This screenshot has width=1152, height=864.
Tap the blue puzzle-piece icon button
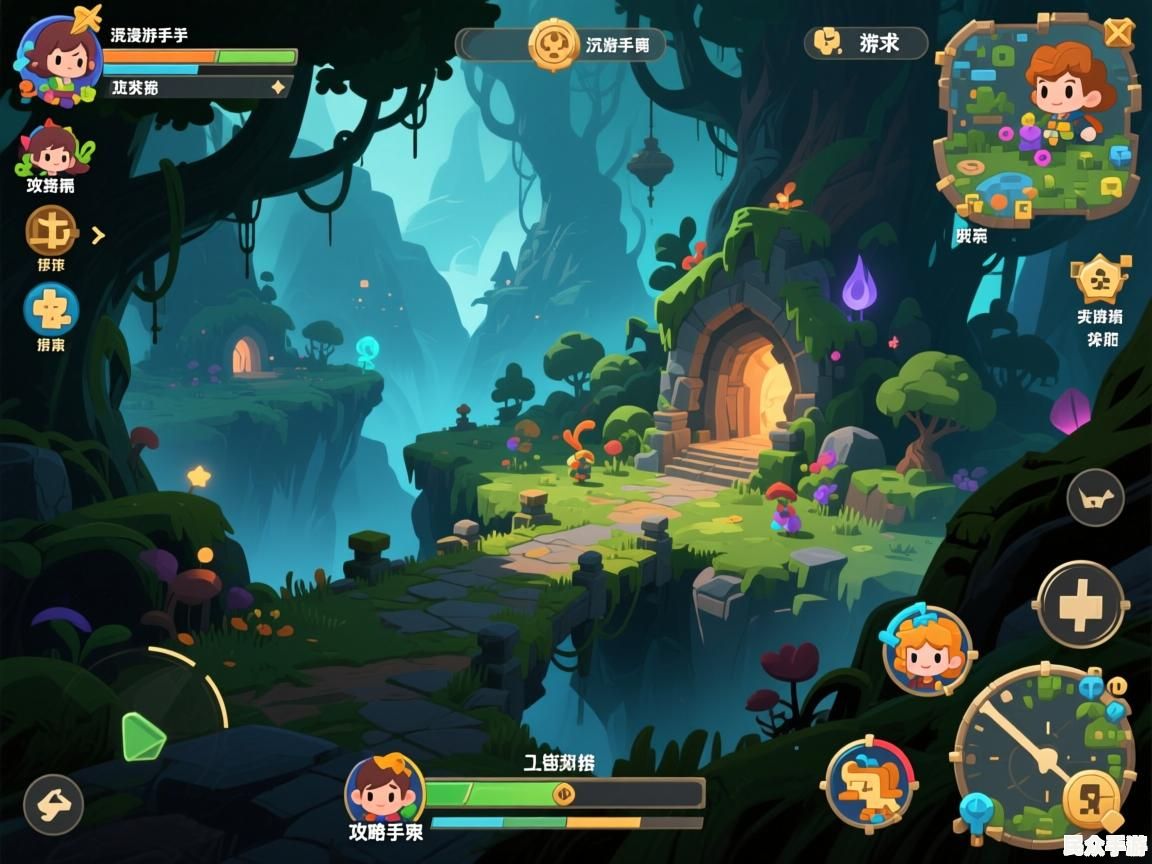coord(51,309)
